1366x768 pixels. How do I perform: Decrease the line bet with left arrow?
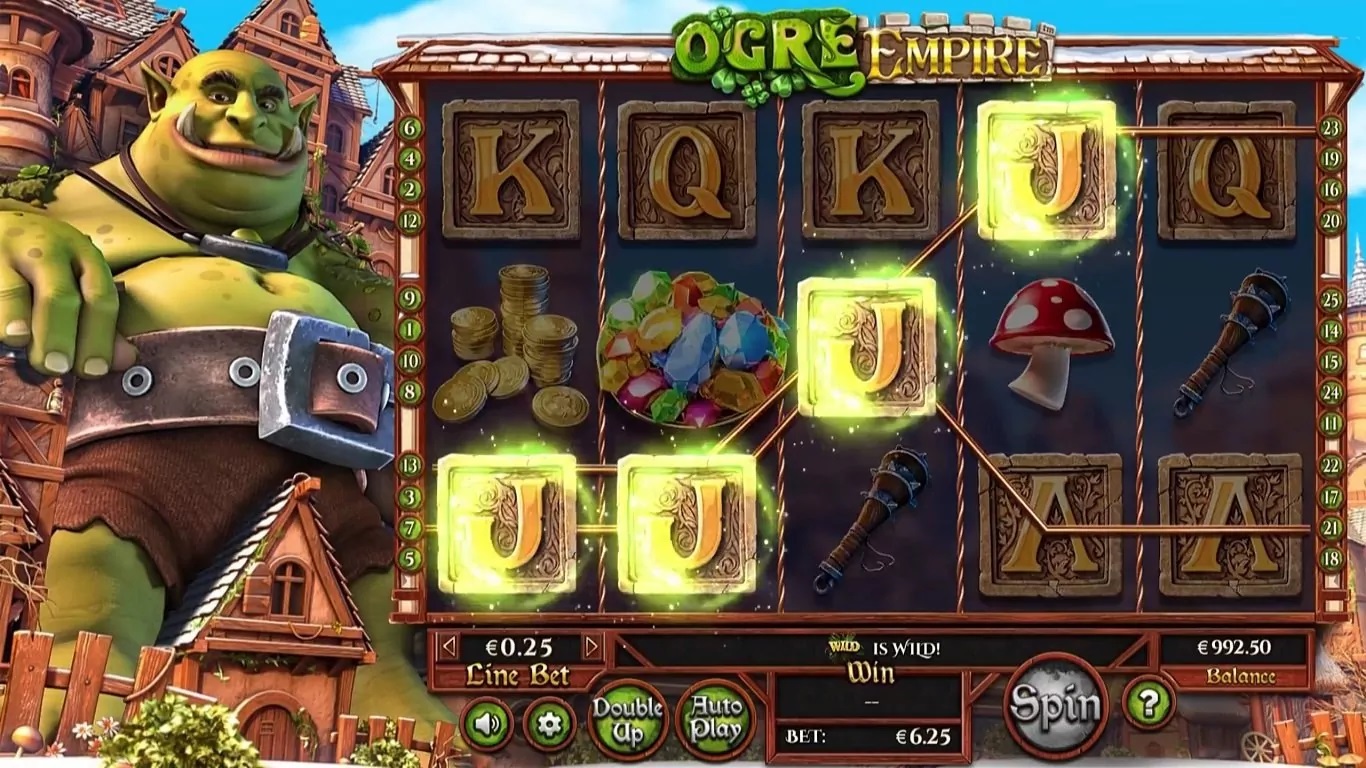coord(449,647)
